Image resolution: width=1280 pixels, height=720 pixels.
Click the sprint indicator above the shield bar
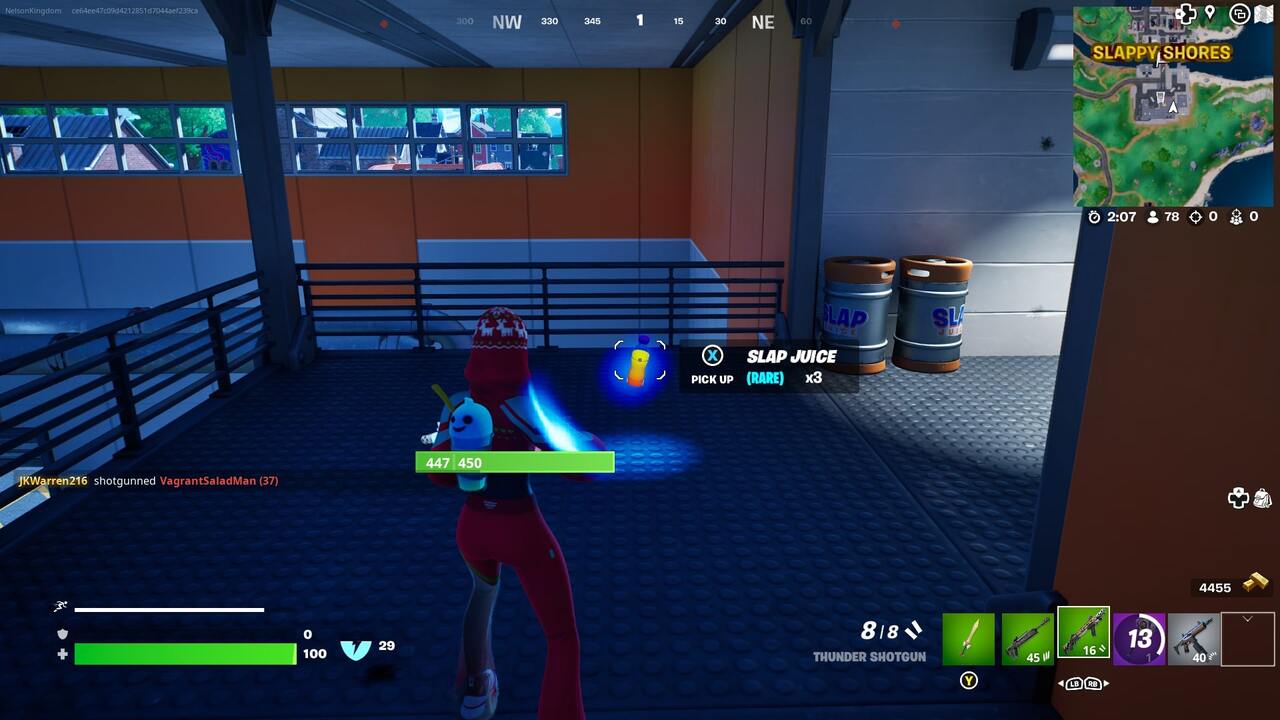coord(60,606)
